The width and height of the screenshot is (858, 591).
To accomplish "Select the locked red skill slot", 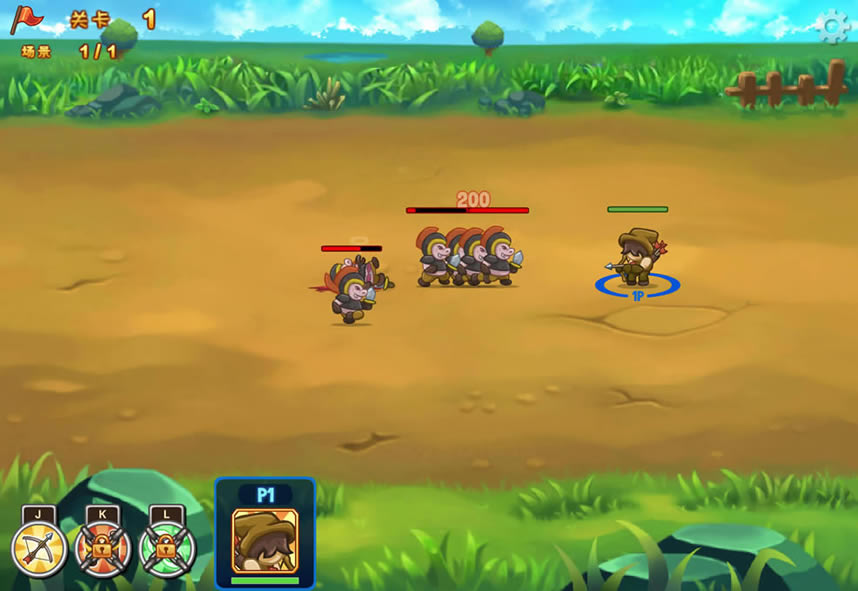I will 103,549.
